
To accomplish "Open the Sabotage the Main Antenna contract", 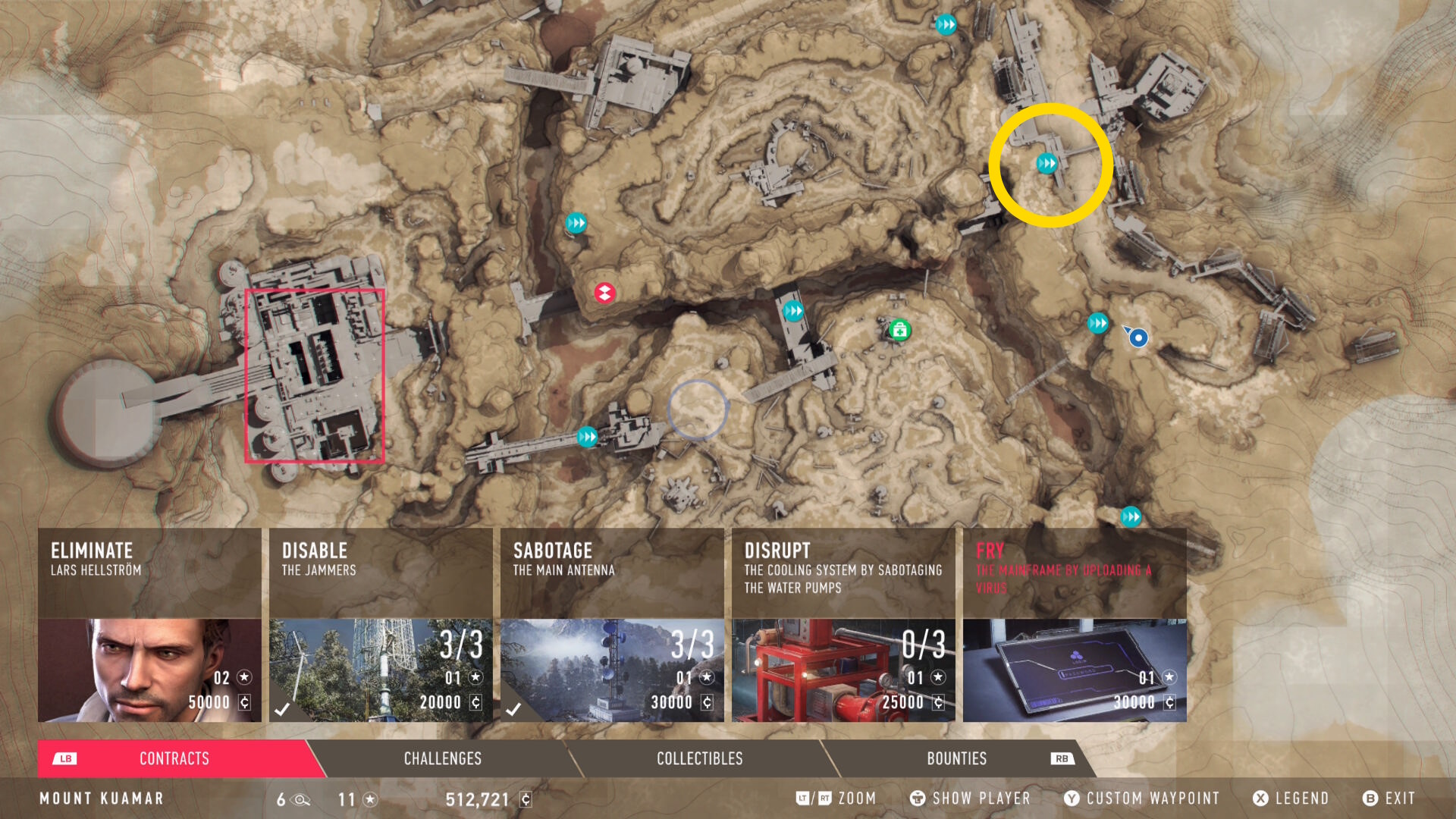I will click(612, 625).
